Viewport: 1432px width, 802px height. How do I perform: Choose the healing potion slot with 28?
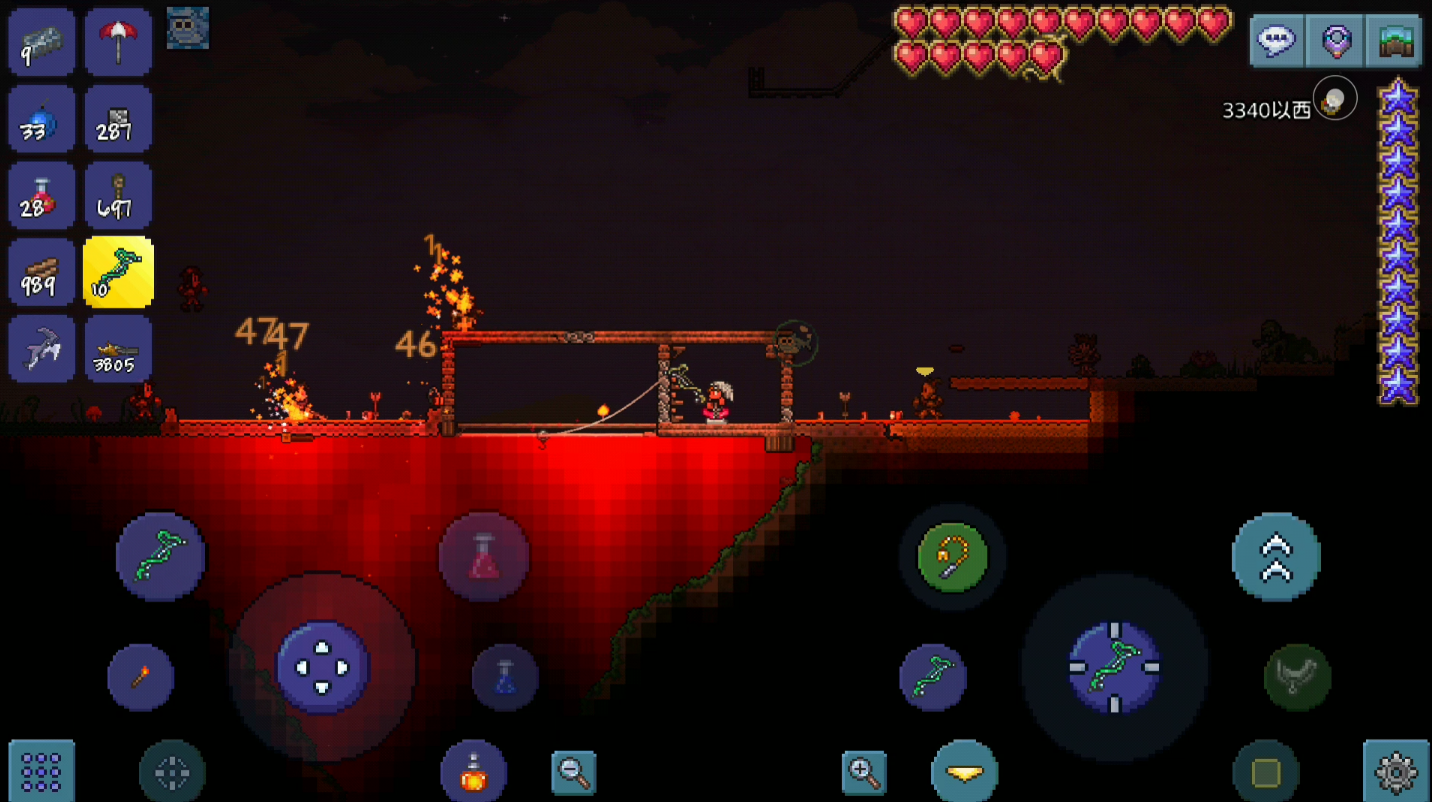point(42,196)
